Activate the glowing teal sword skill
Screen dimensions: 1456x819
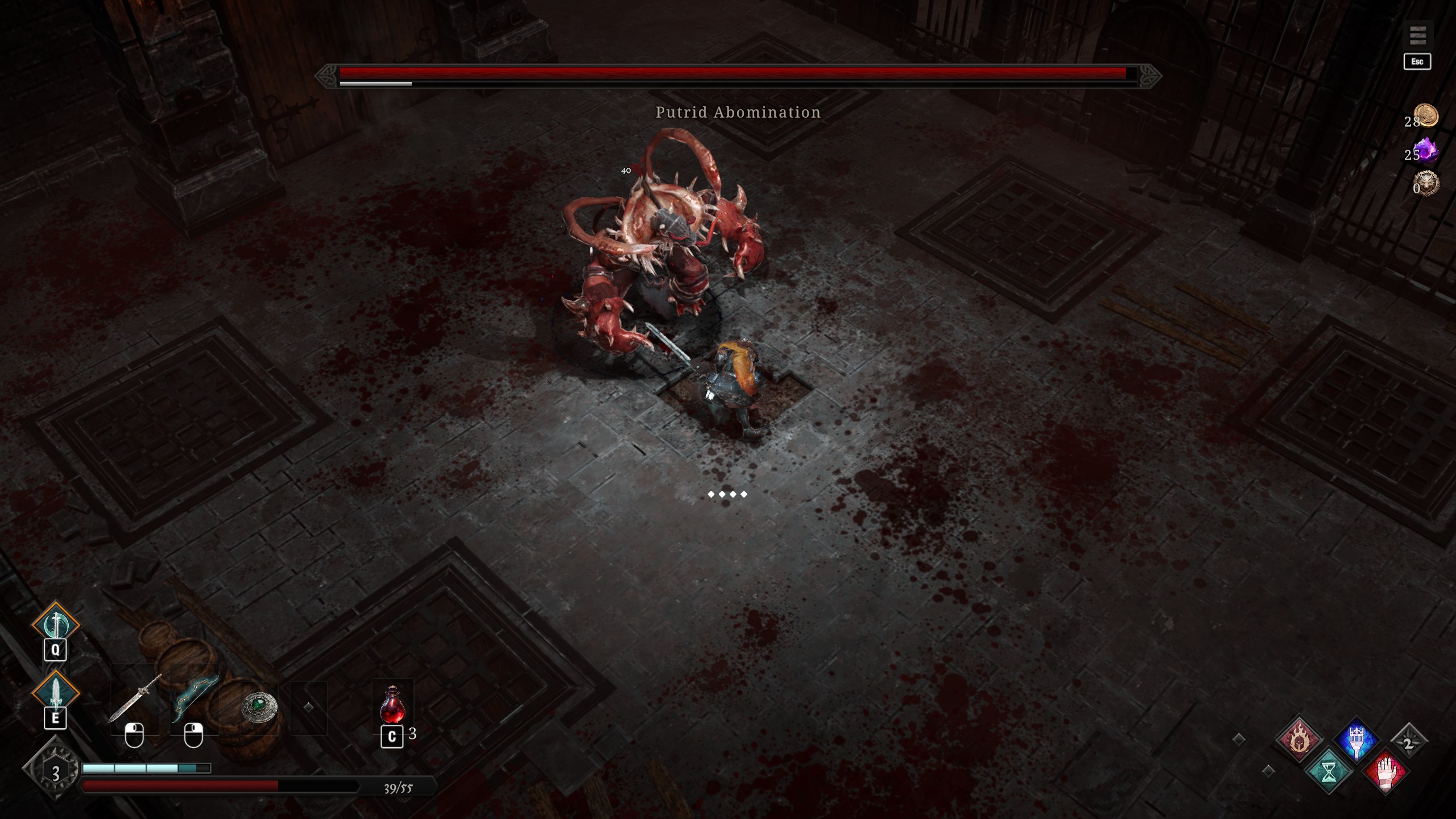56,693
